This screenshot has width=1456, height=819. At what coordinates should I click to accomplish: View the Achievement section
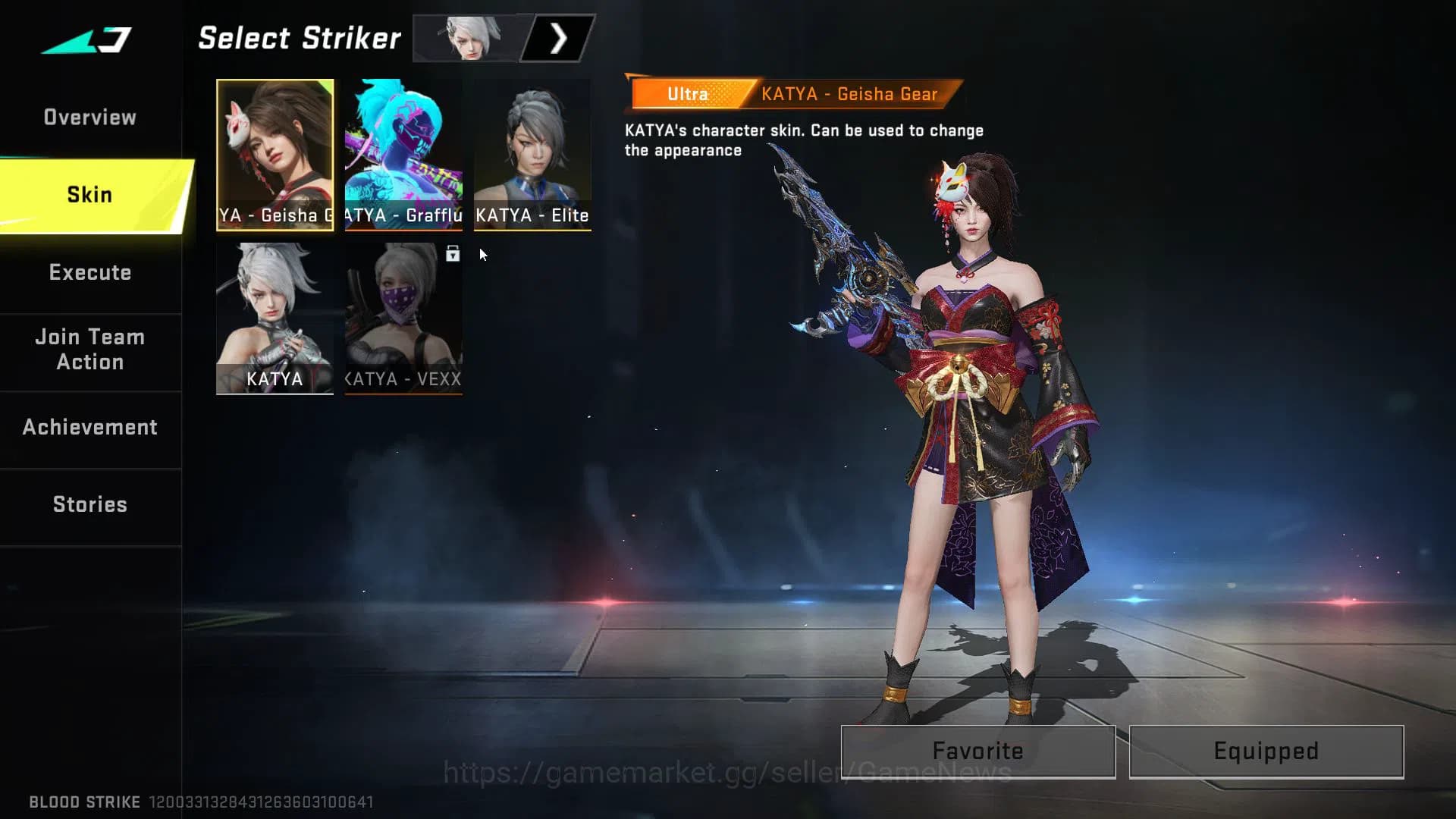pos(90,427)
